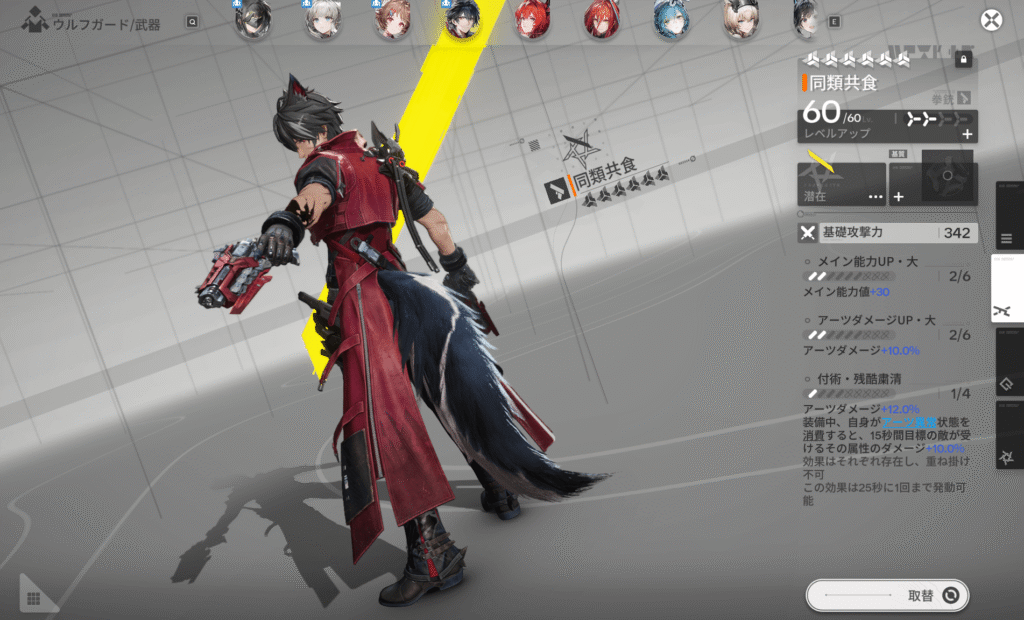Select the メイン能力UP・大 skill entry

tap(862, 263)
